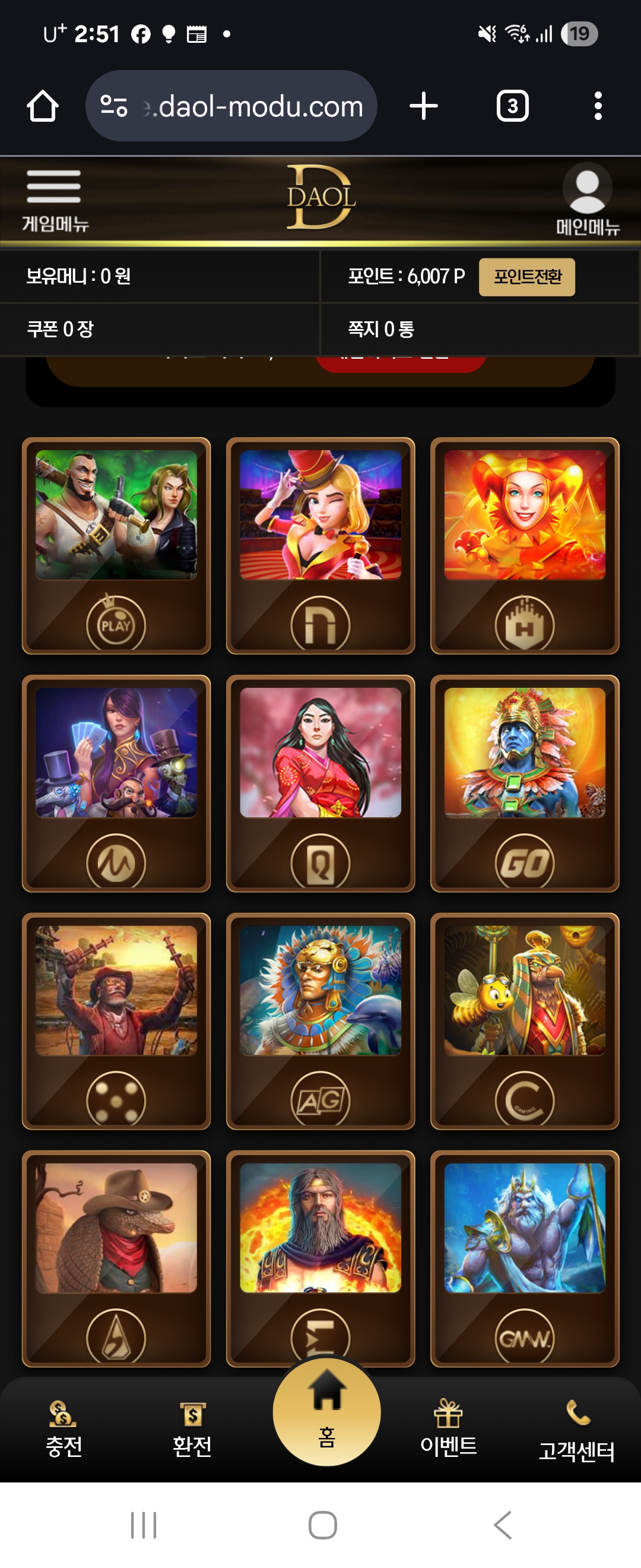Show the 이벤트 events page
Viewport: 641px width, 1568px height.
448,1428
